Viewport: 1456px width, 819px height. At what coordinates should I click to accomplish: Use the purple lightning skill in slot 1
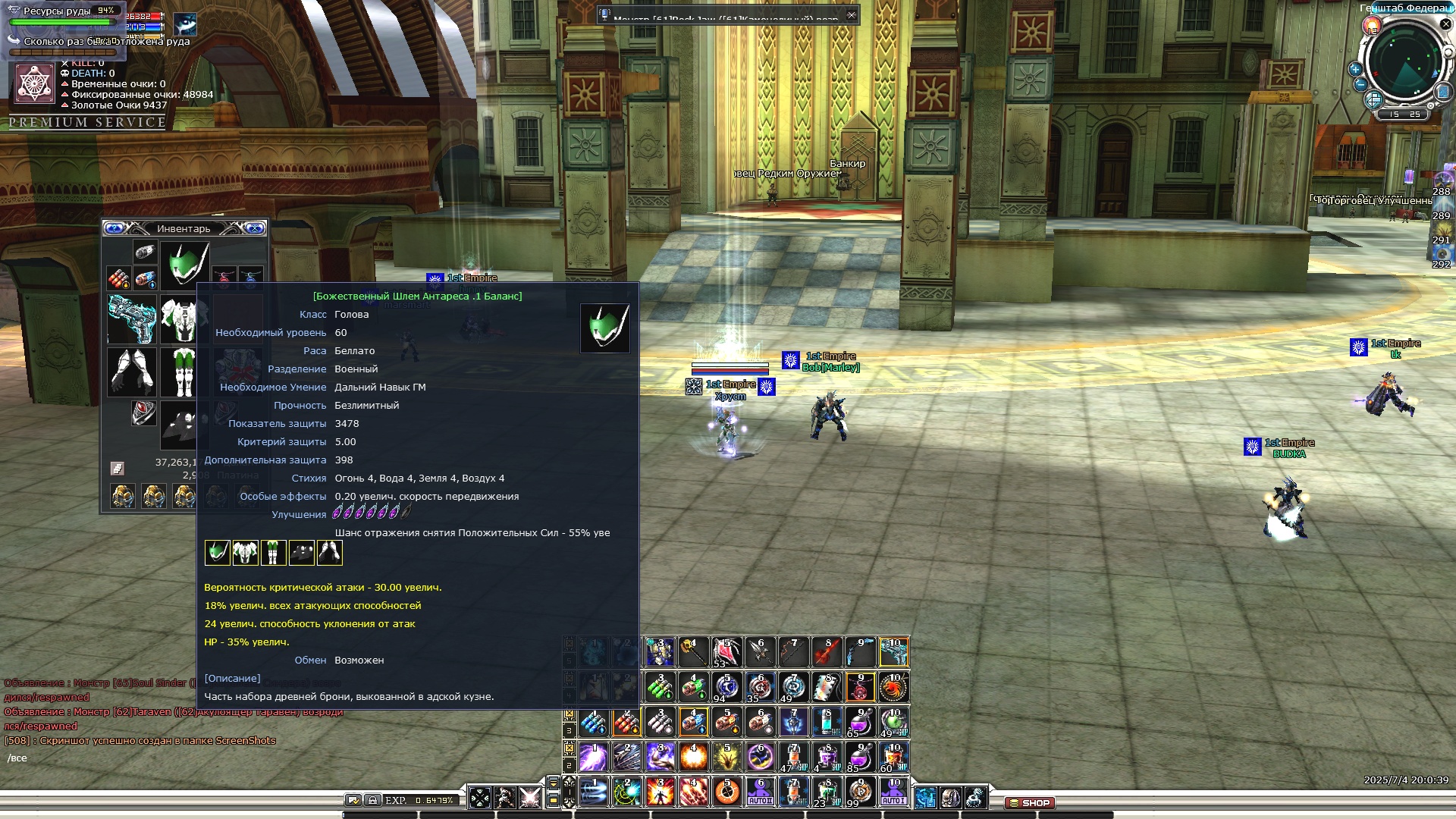593,757
